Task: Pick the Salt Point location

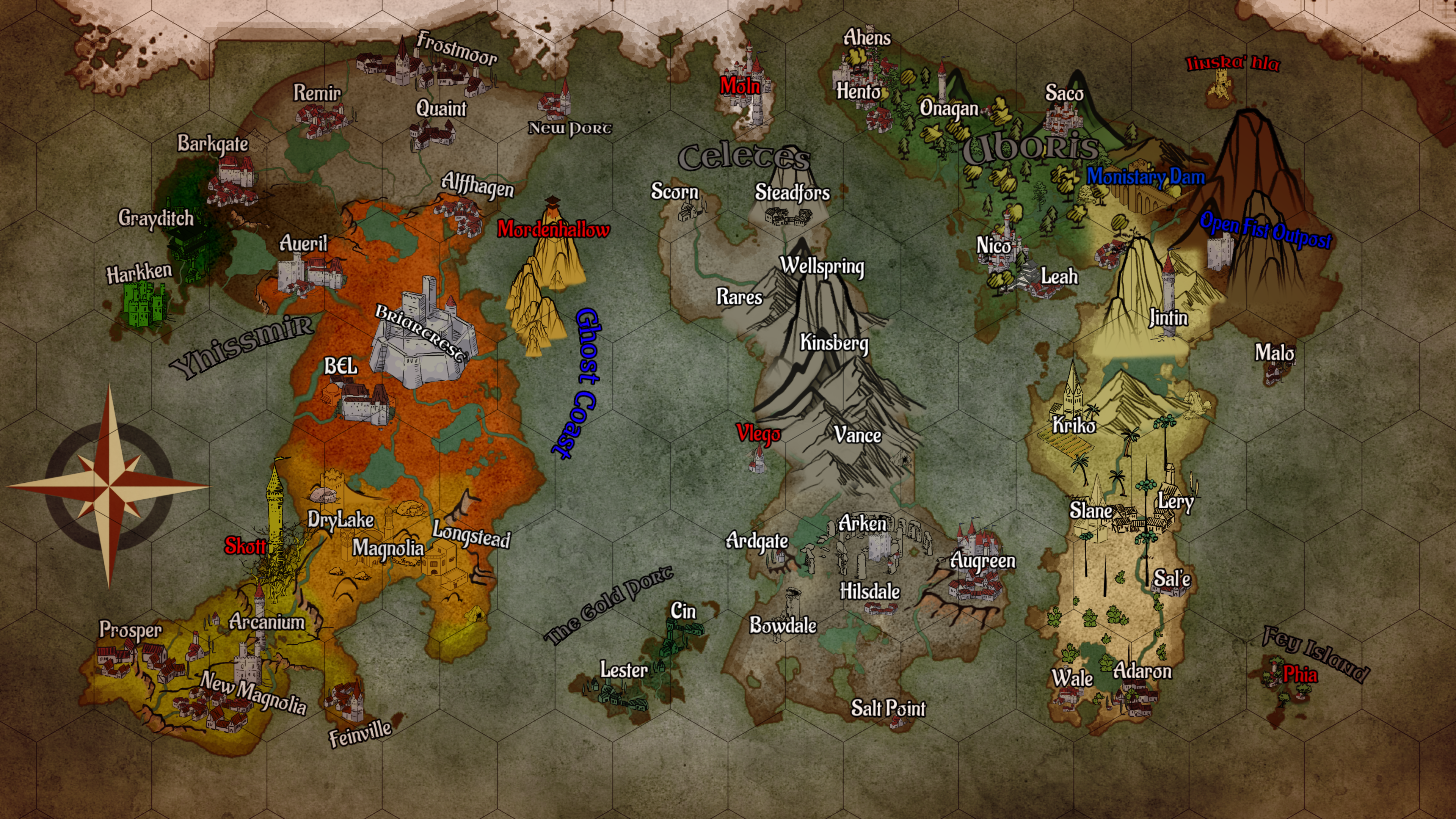Action: [x=888, y=708]
